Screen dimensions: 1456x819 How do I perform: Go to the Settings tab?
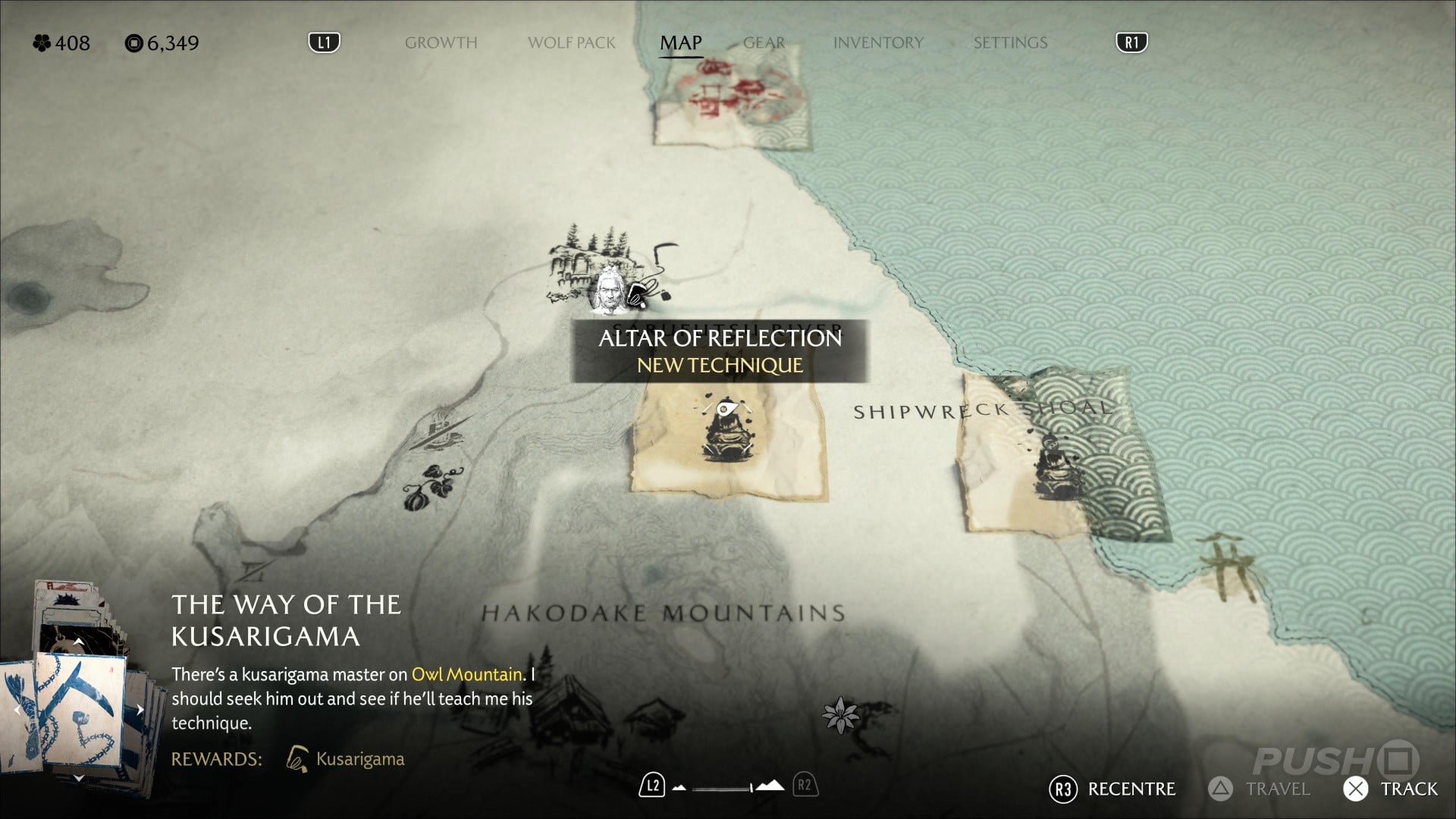(1010, 43)
